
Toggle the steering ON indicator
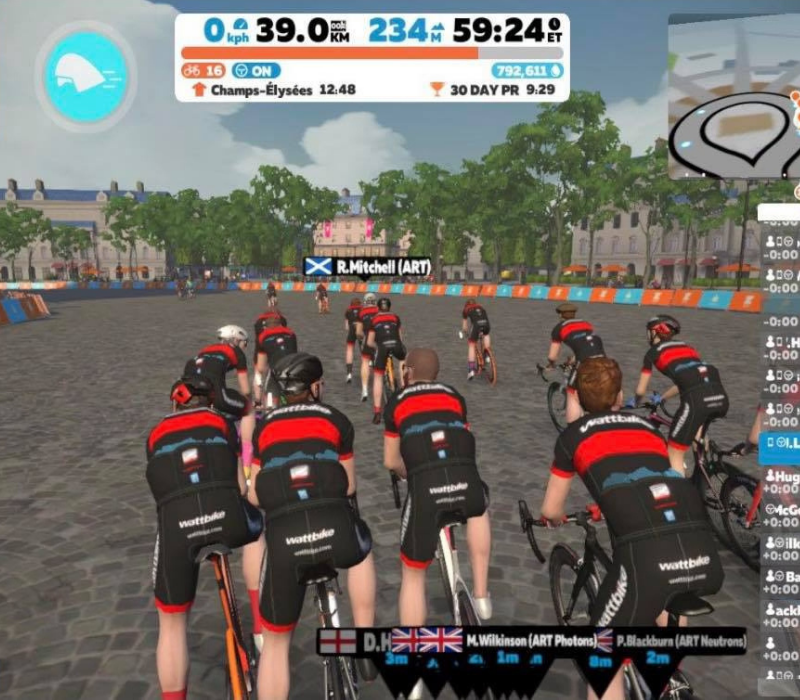(x=257, y=70)
